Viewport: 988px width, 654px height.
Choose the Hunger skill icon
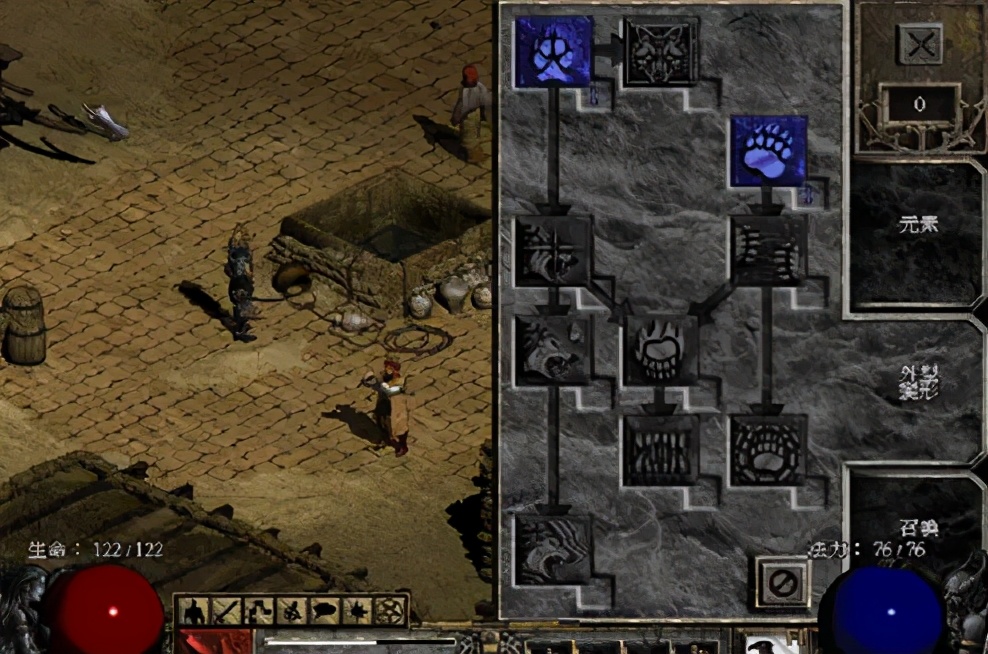coord(661,450)
